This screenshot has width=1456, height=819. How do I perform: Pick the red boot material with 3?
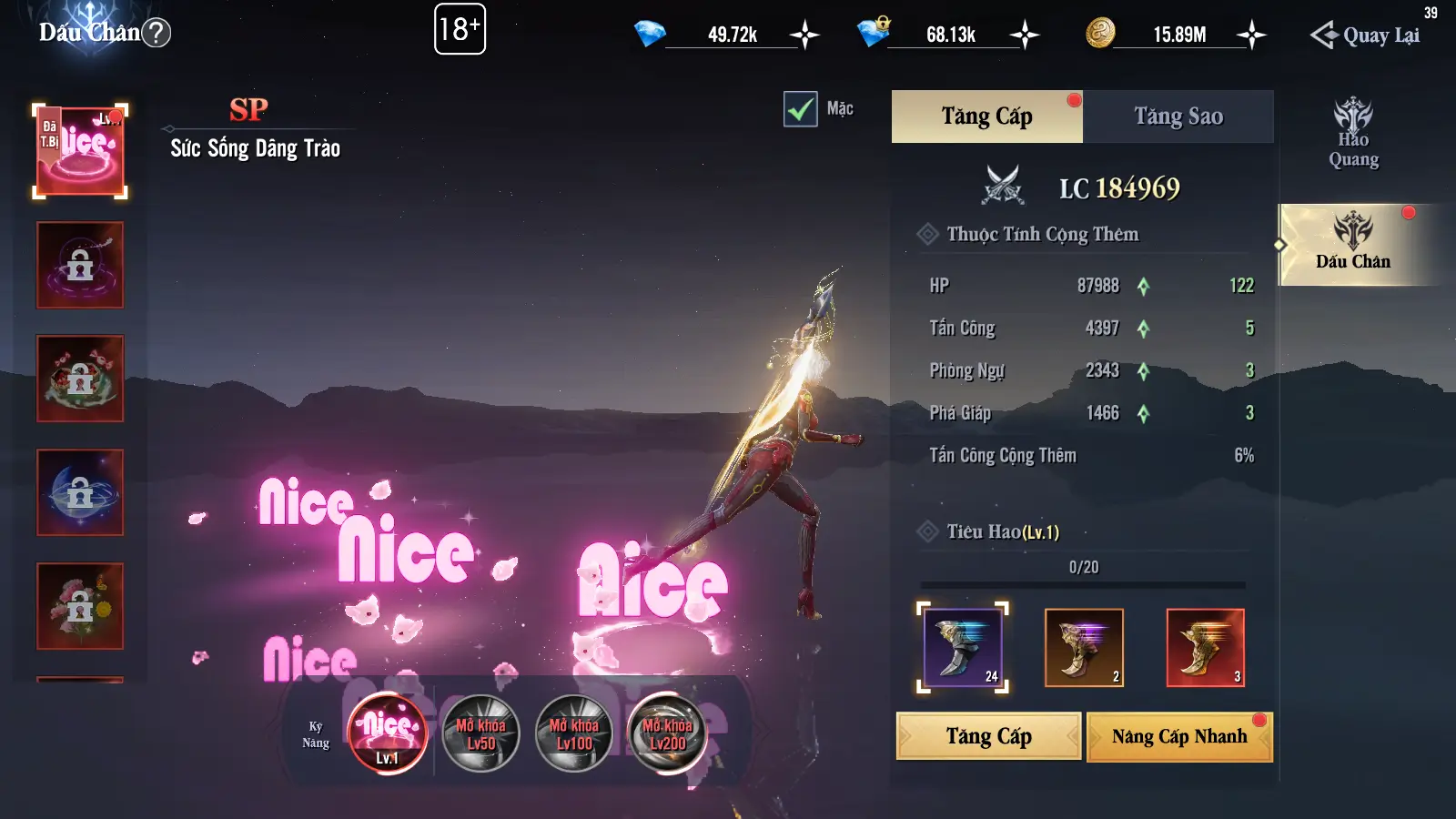coord(1205,647)
